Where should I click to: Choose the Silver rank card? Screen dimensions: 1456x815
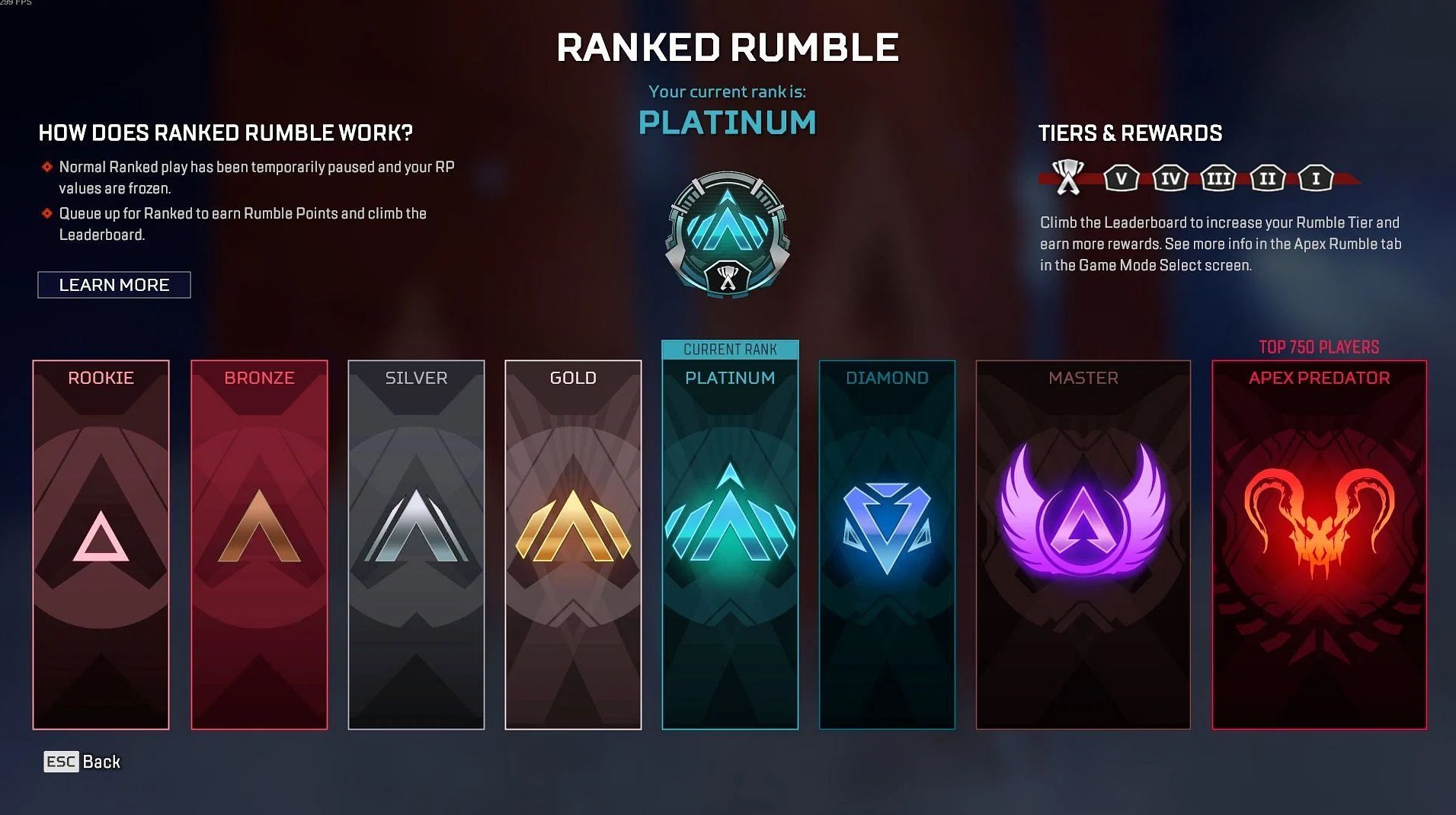(x=416, y=544)
